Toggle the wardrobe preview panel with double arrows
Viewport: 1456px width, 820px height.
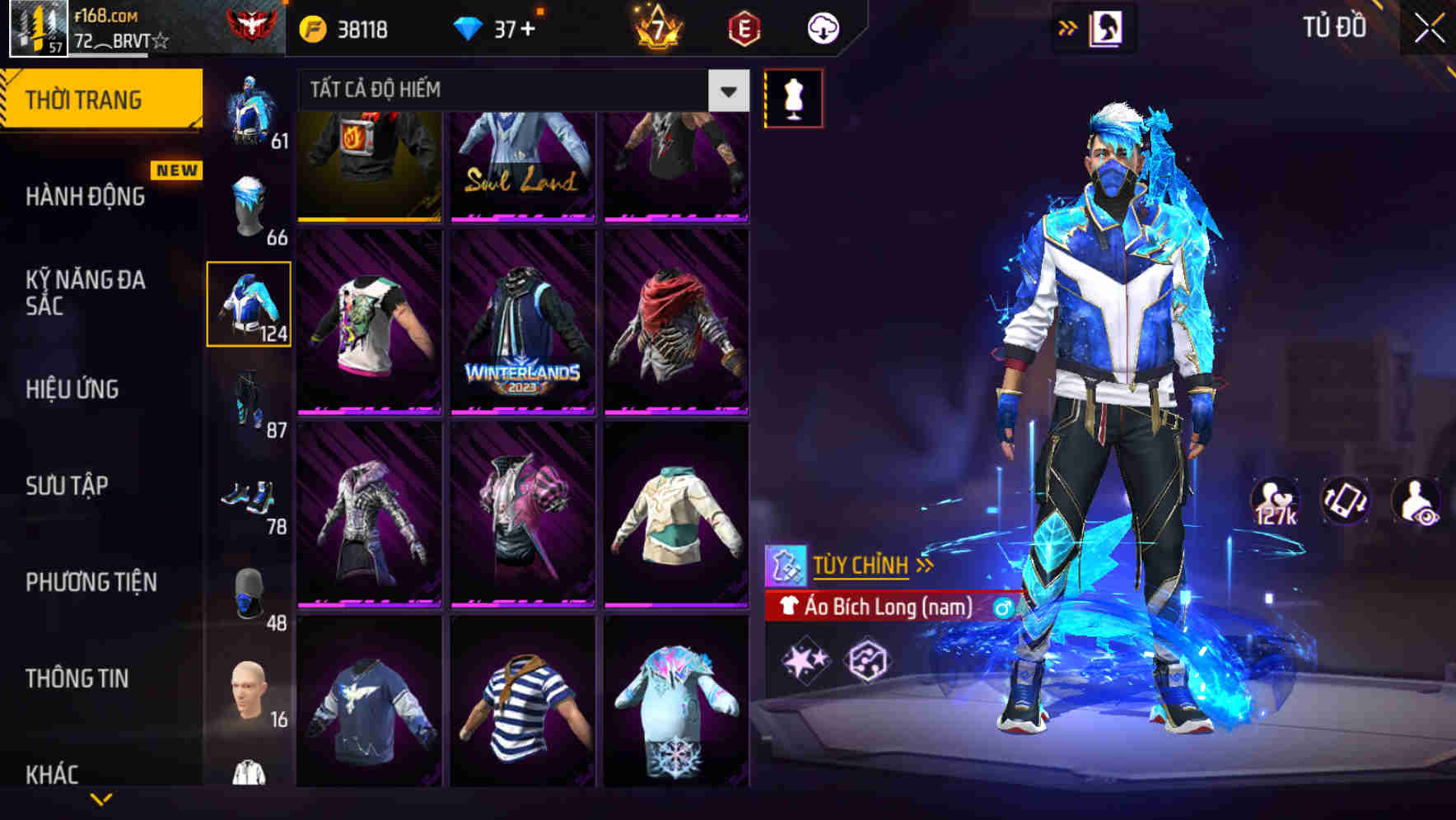[x=1068, y=26]
